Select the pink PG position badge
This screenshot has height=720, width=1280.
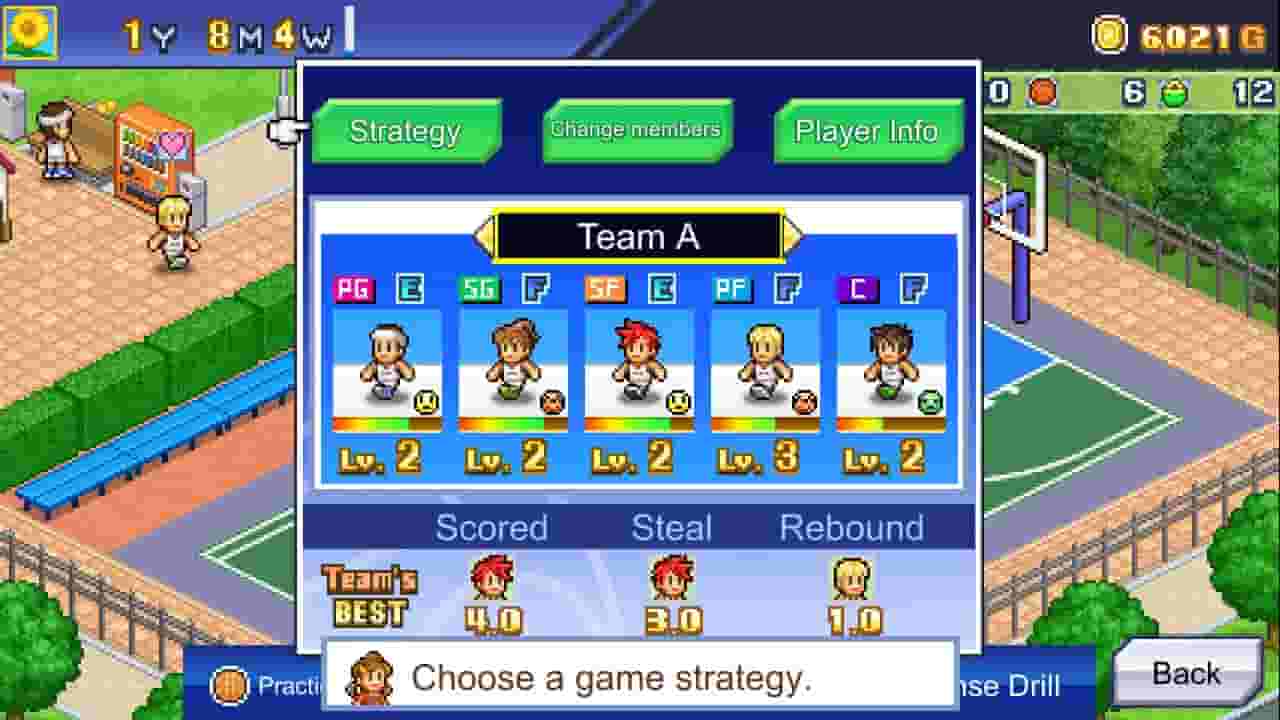tap(355, 288)
